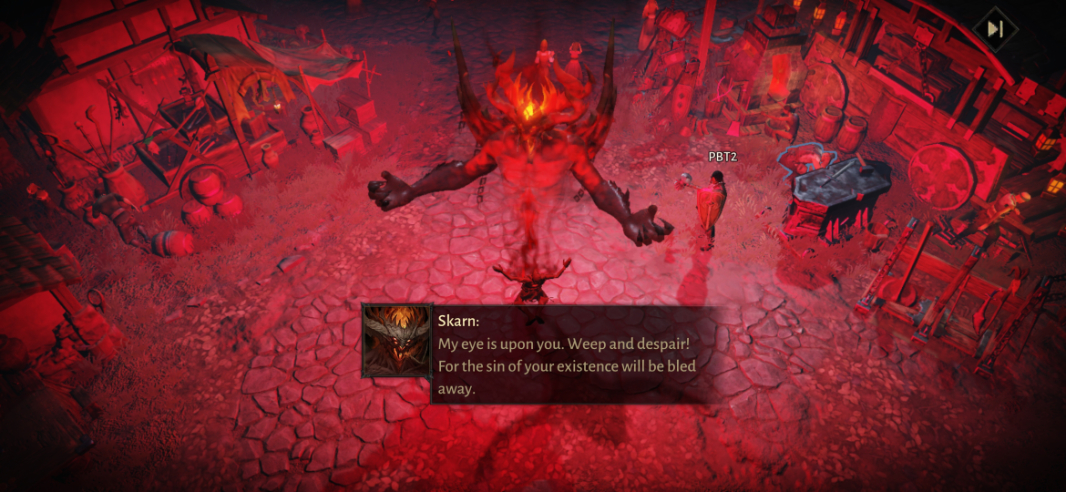Skip the cutscene with the skip button
The image size is (1066, 492).
[x=995, y=30]
